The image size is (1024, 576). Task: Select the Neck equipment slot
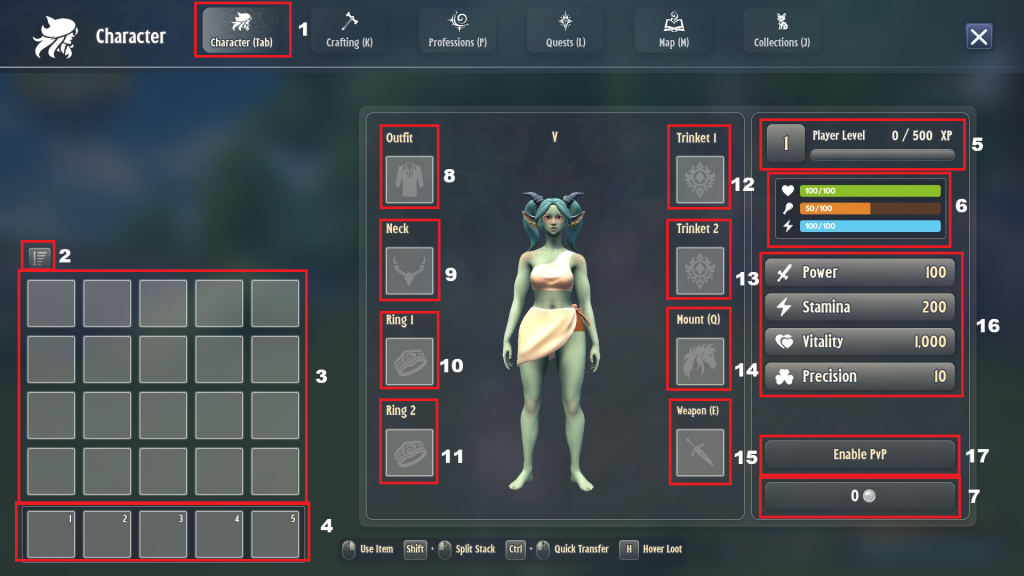pyautogui.click(x=409, y=271)
